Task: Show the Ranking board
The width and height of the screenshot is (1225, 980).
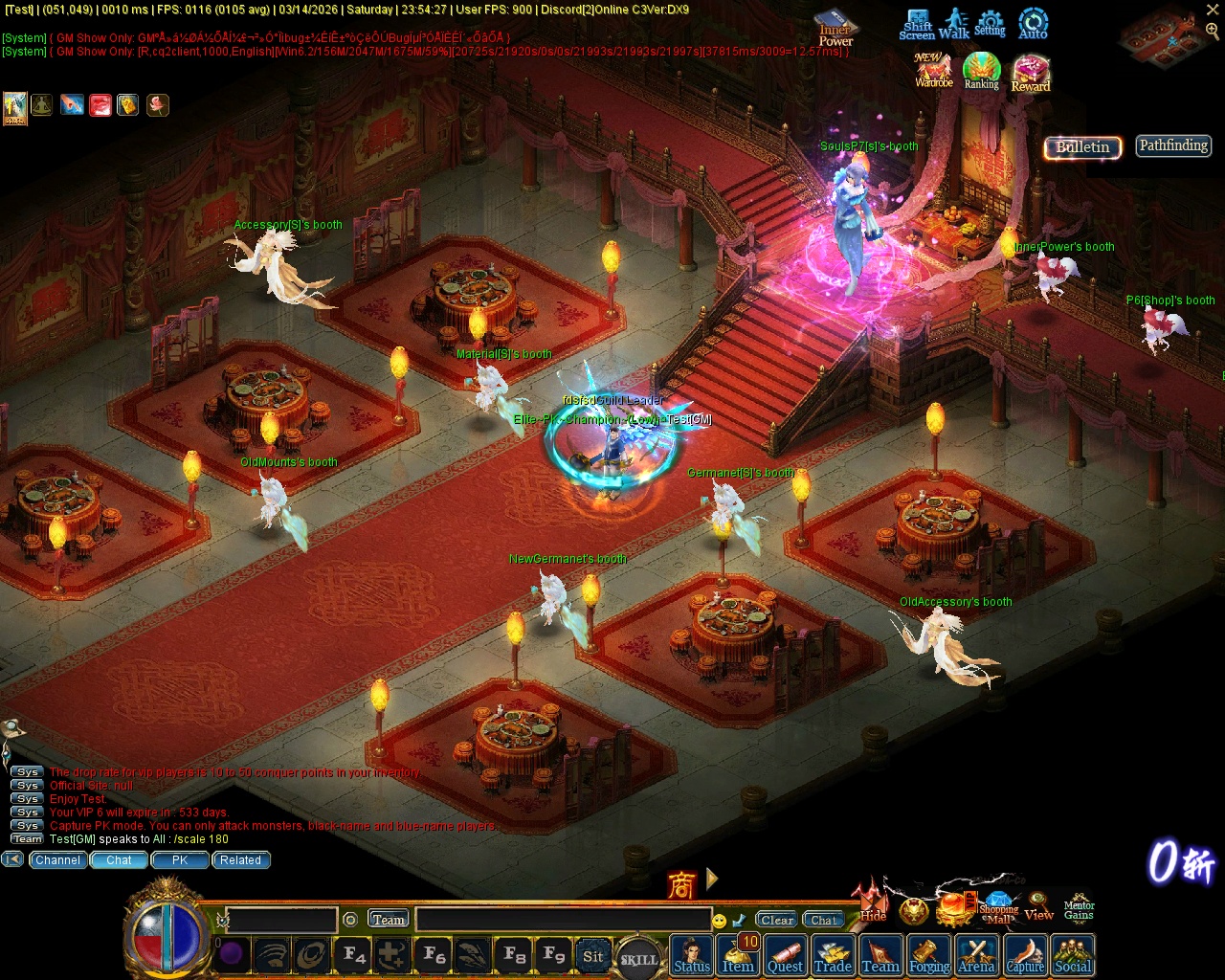Action: 981,71
